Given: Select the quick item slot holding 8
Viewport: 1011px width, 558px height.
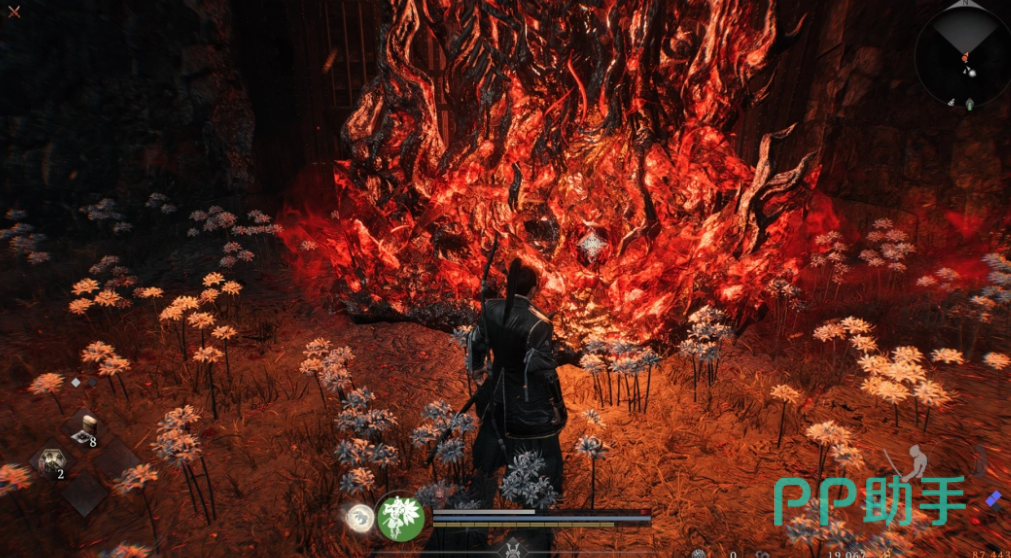Looking at the screenshot, I should 86,428.
